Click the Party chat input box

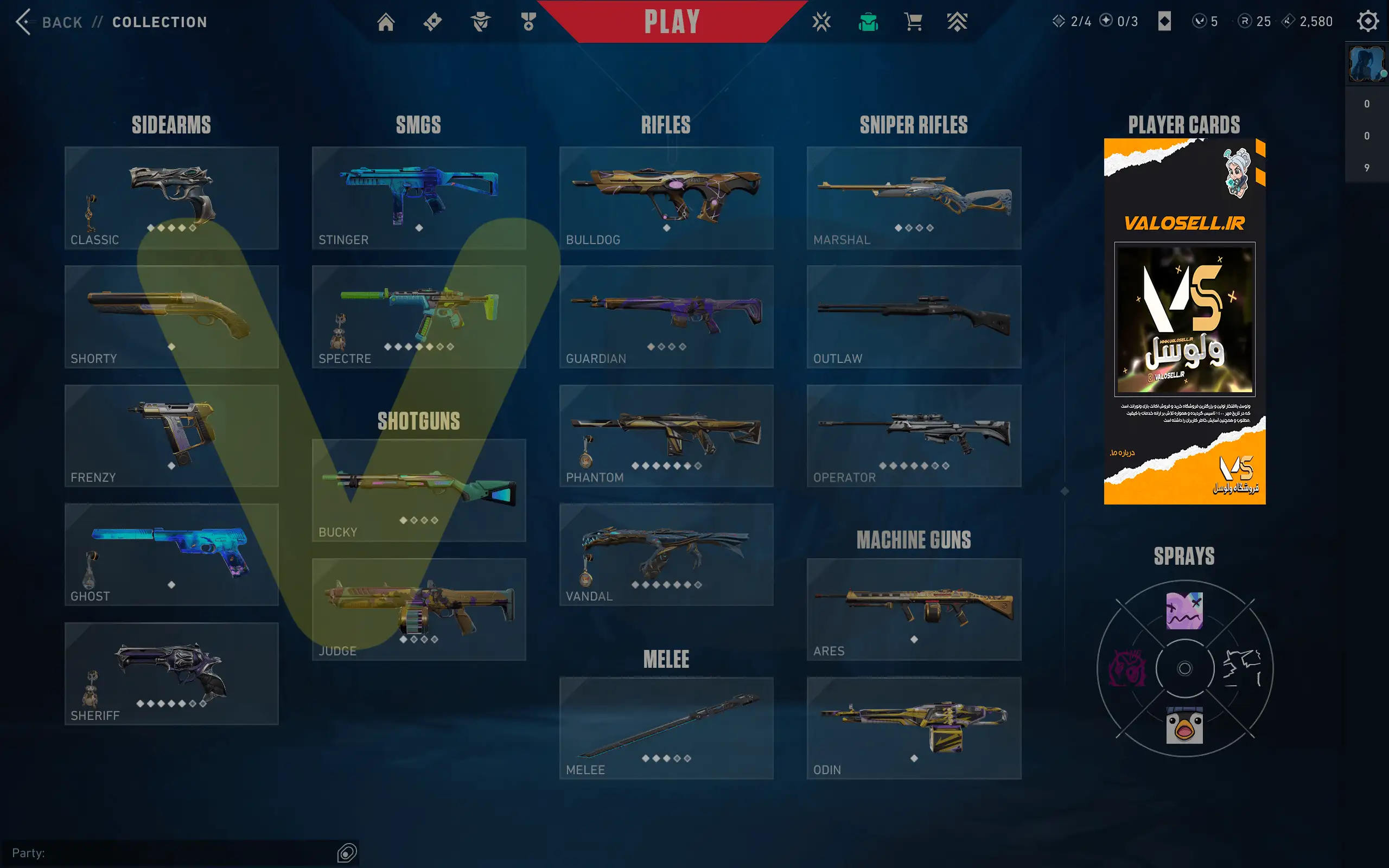coord(172,853)
